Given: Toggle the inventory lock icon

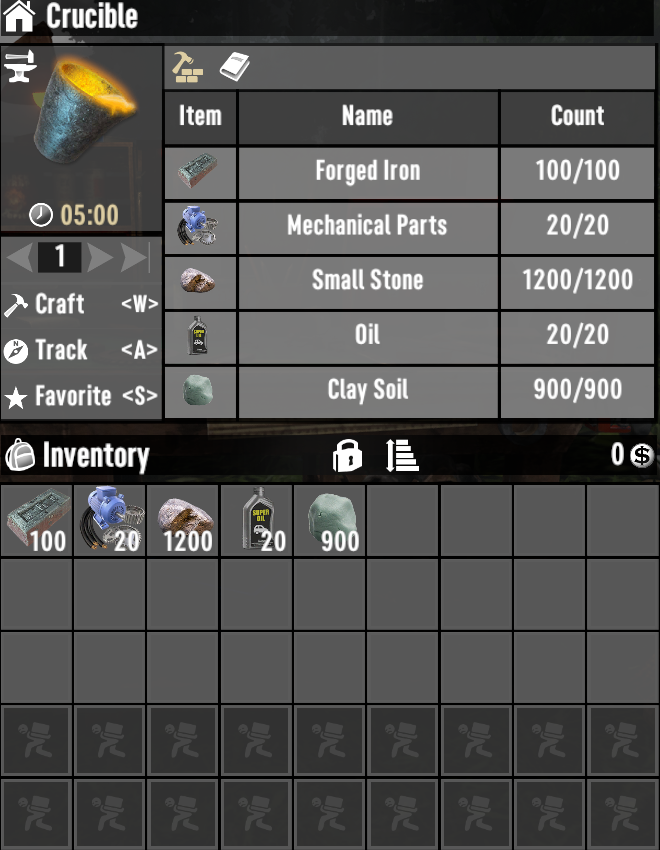Looking at the screenshot, I should 346,456.
